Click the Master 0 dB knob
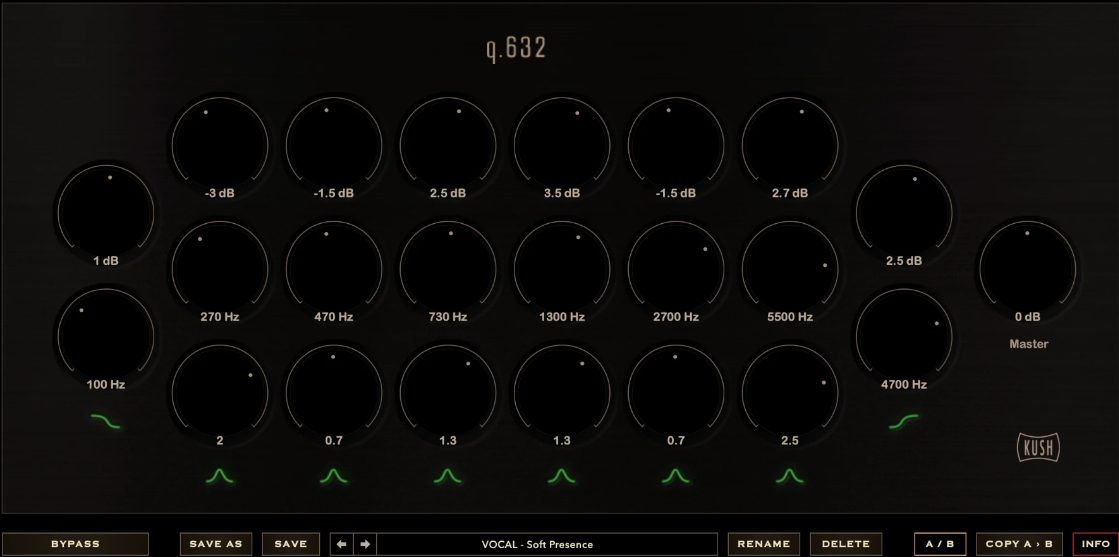Screen dimensions: 1119x557 point(1027,269)
